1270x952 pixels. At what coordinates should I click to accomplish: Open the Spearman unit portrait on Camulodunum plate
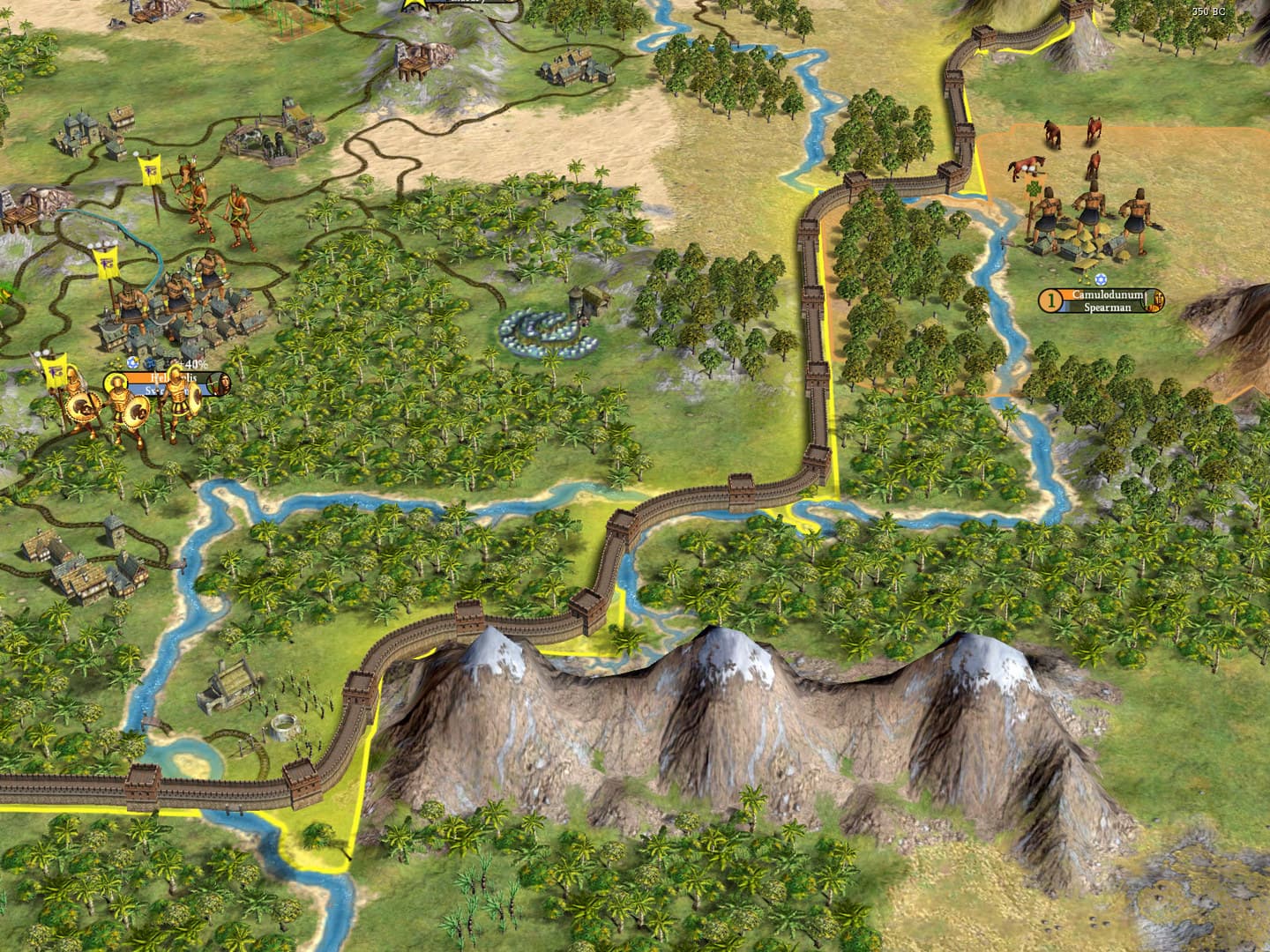tap(1153, 300)
